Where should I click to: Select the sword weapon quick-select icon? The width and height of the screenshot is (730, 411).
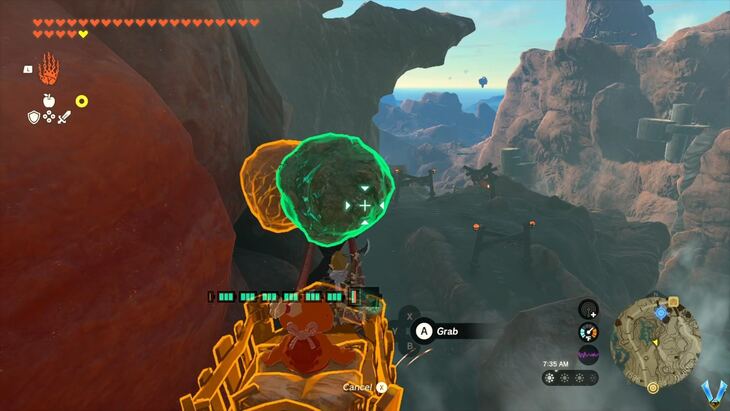(x=63, y=117)
